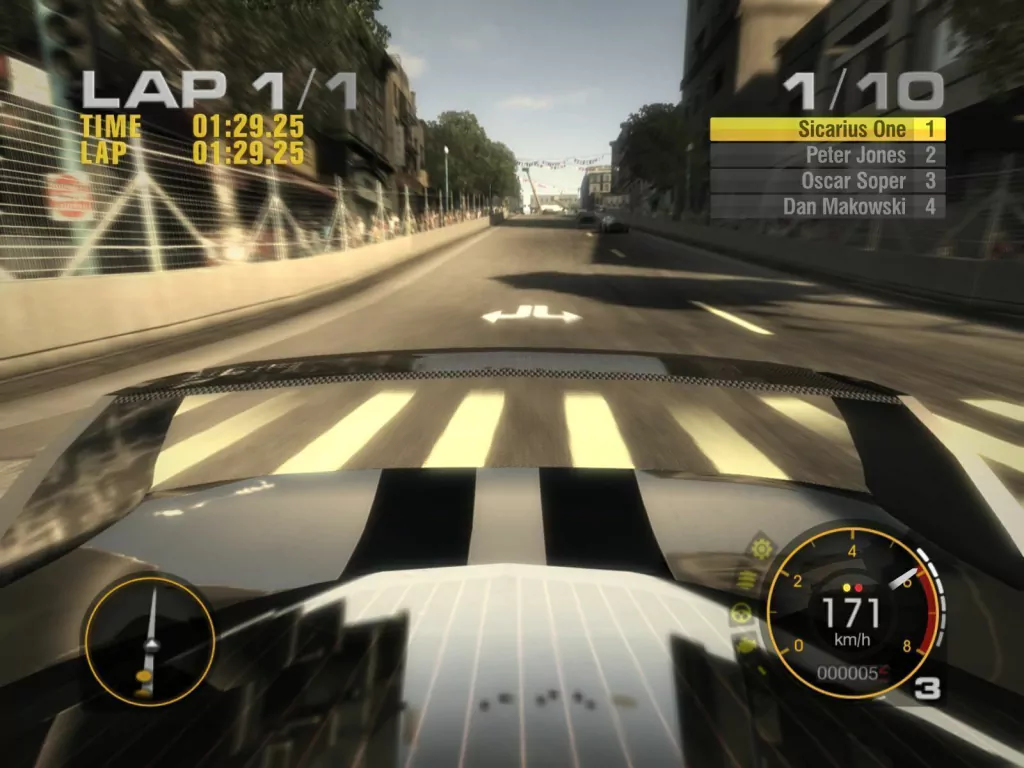Click the gear-shaped gearbox damage icon
The width and height of the screenshot is (1024, 768).
pos(759,549)
